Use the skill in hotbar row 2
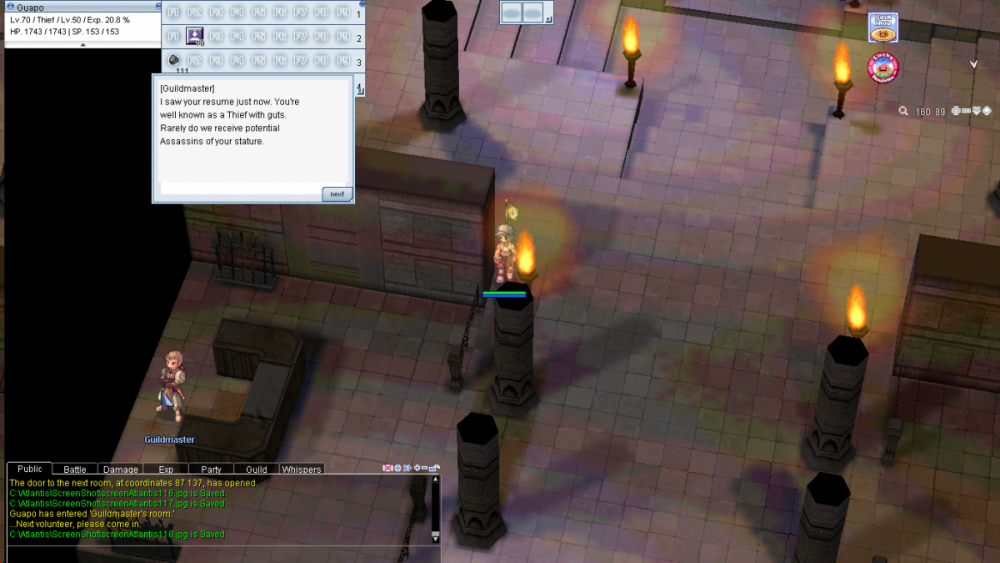 tap(195, 37)
